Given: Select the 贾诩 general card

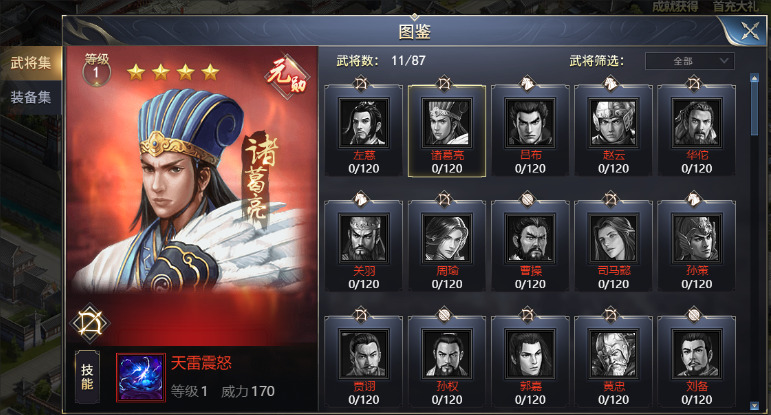Looking at the screenshot, I should click(x=363, y=353).
